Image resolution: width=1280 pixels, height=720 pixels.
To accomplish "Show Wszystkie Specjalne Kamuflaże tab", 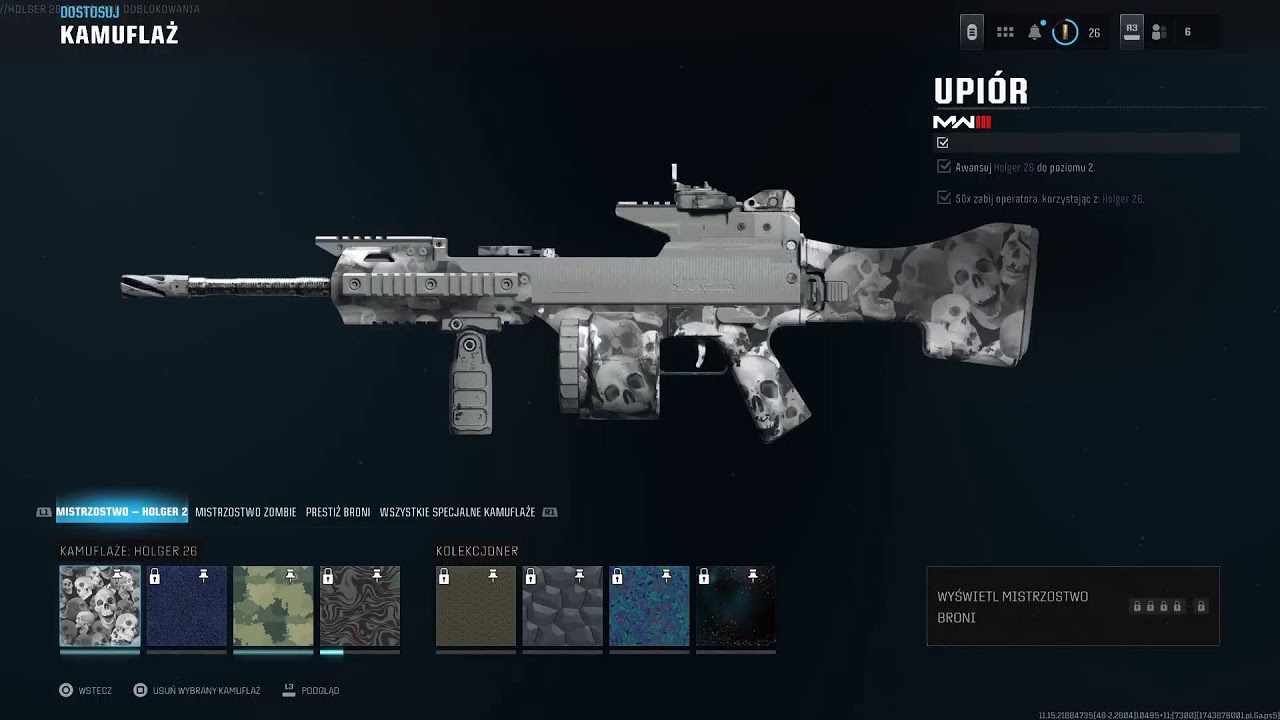I will pos(457,512).
